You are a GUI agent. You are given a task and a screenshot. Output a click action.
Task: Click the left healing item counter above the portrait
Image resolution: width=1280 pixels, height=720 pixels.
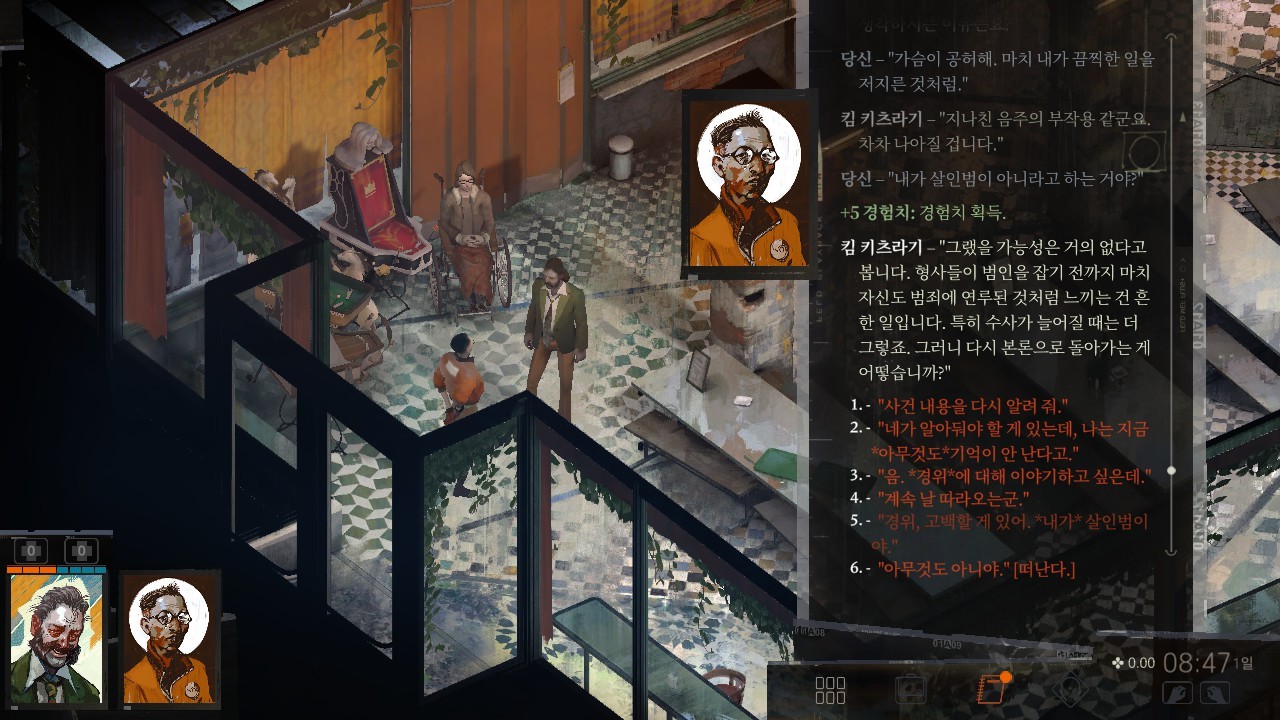(x=31, y=550)
